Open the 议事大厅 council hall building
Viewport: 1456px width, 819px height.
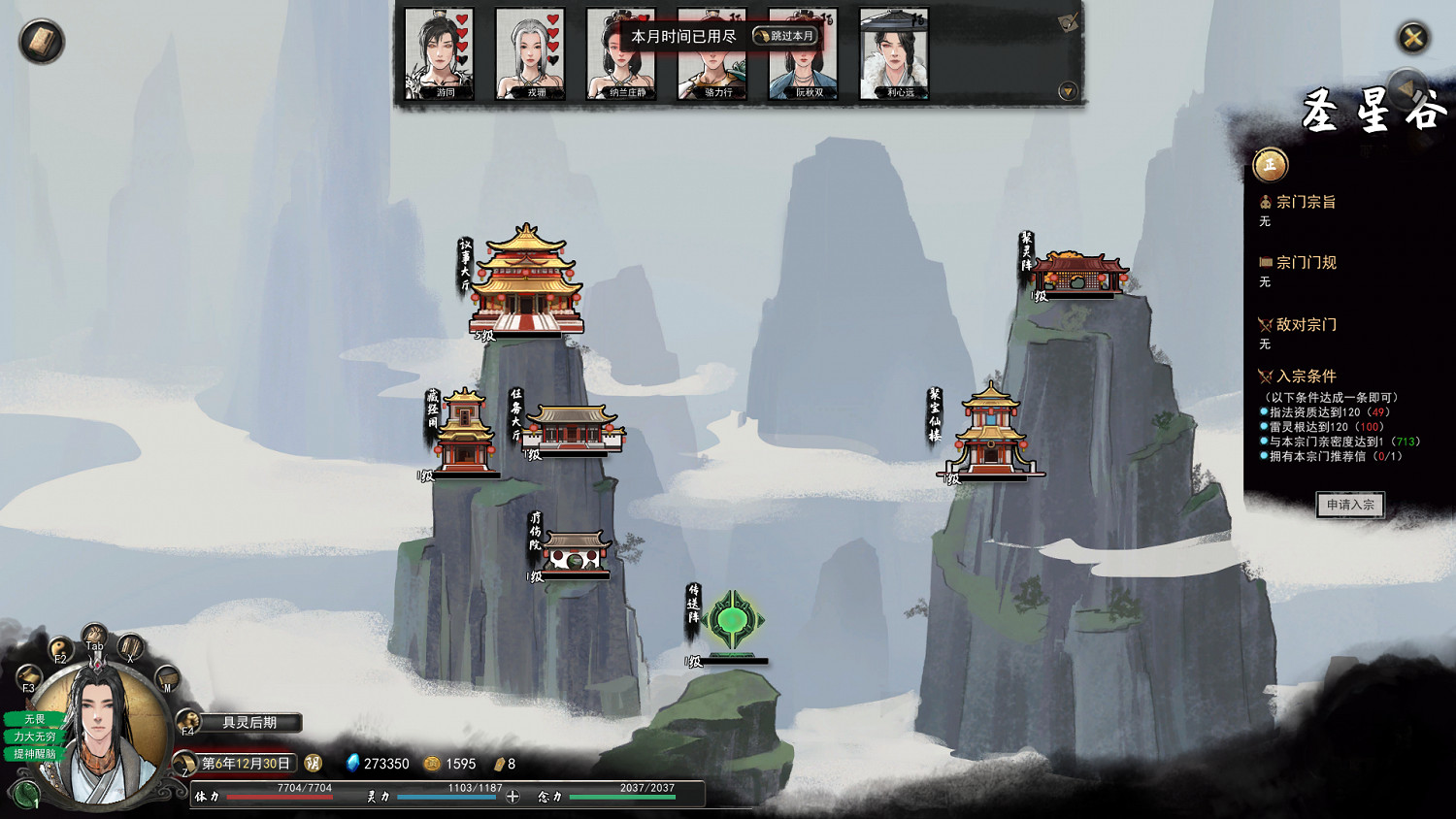(x=525, y=279)
